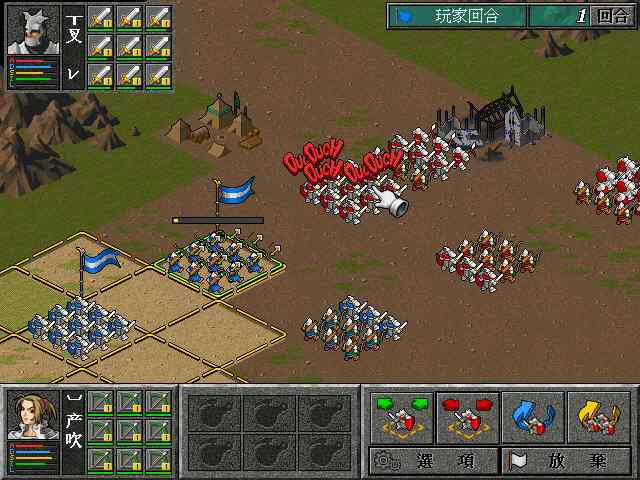Open the 選項 options menu

(433, 461)
